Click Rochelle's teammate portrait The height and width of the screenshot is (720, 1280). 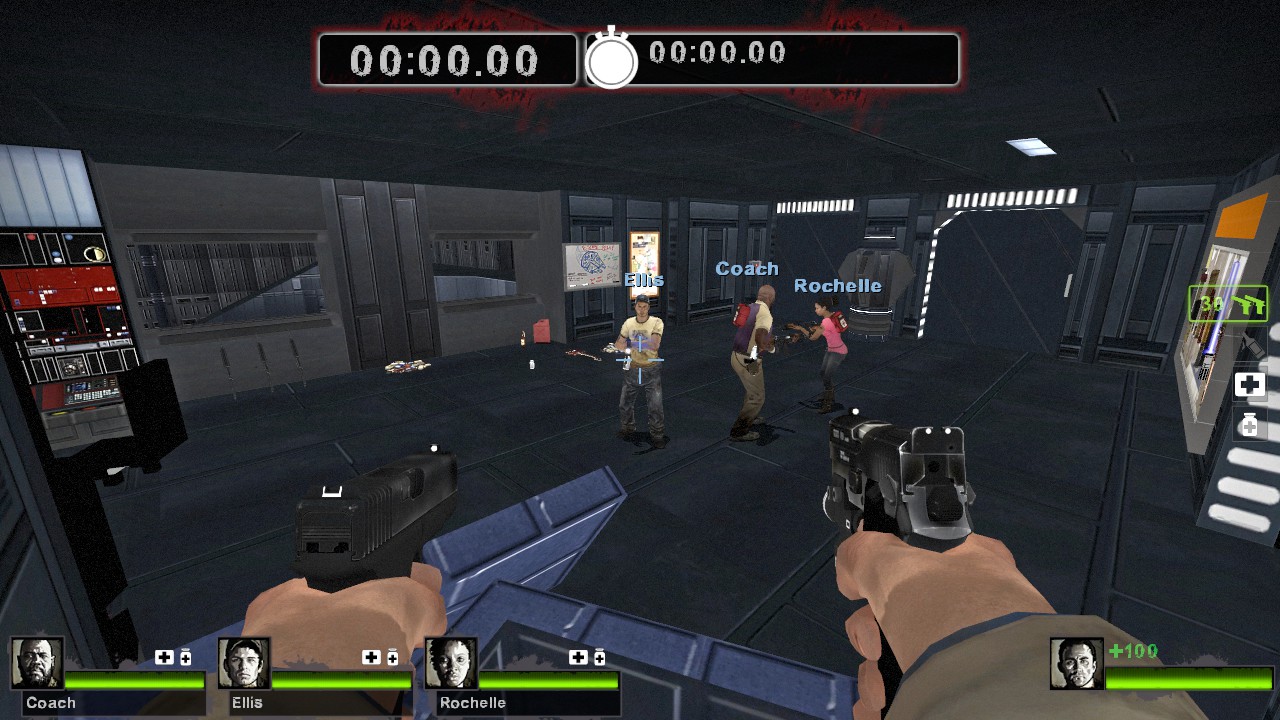(x=451, y=663)
